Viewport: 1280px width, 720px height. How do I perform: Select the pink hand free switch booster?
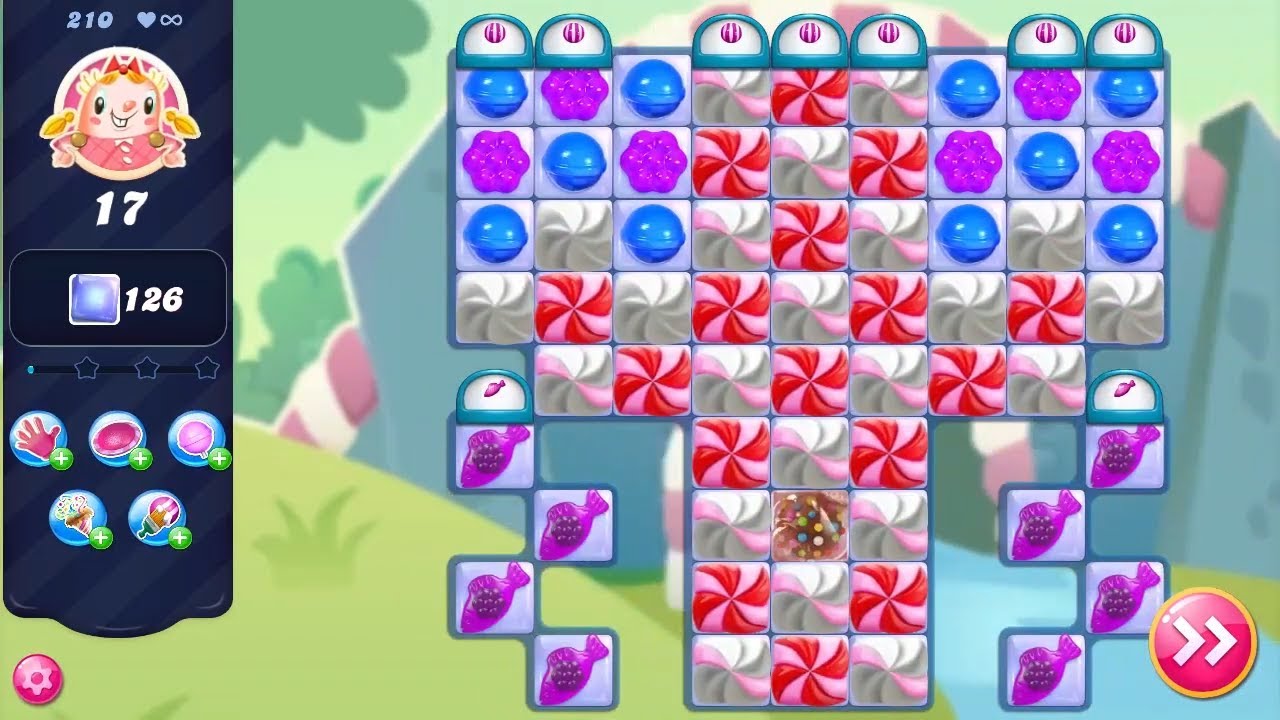pyautogui.click(x=38, y=440)
